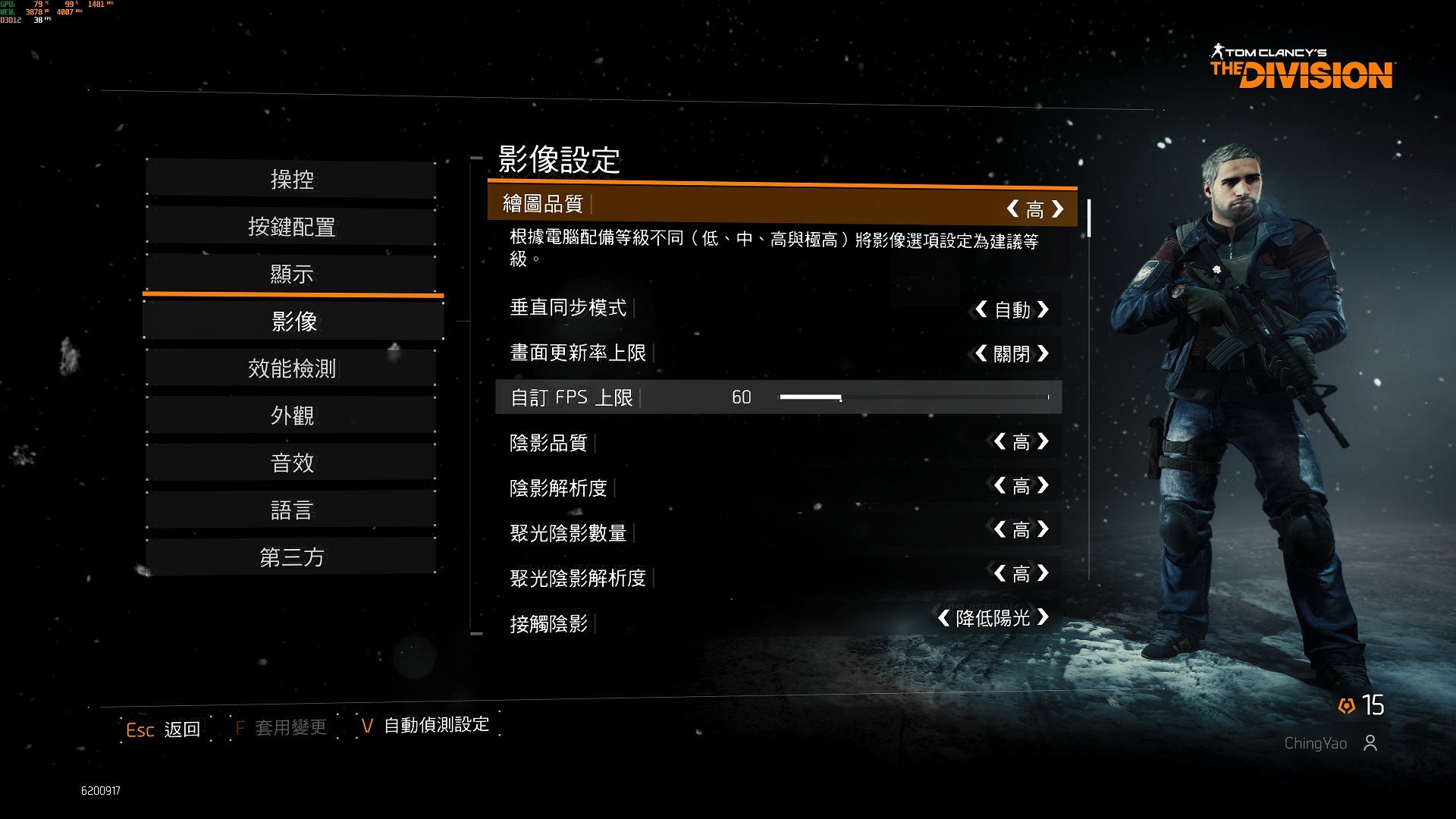Click the settings list scrollbar

click(x=1089, y=218)
